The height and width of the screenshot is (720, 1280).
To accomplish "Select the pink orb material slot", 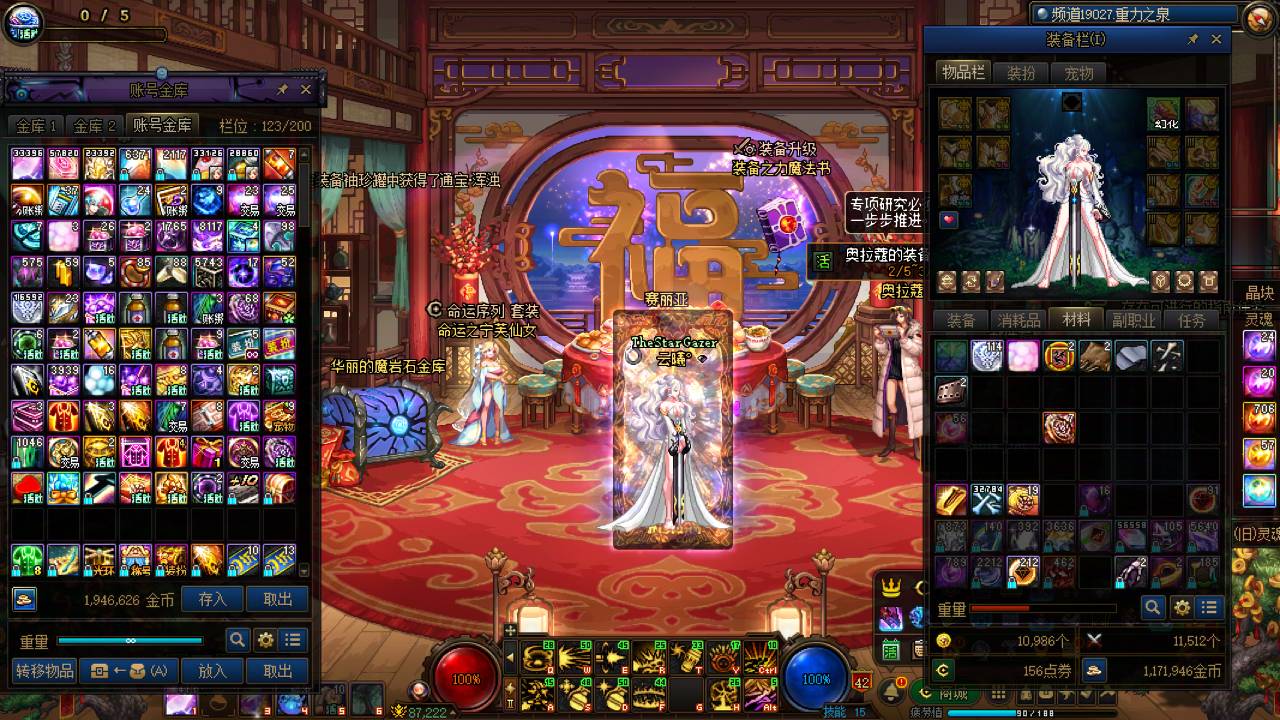I will coord(1022,356).
